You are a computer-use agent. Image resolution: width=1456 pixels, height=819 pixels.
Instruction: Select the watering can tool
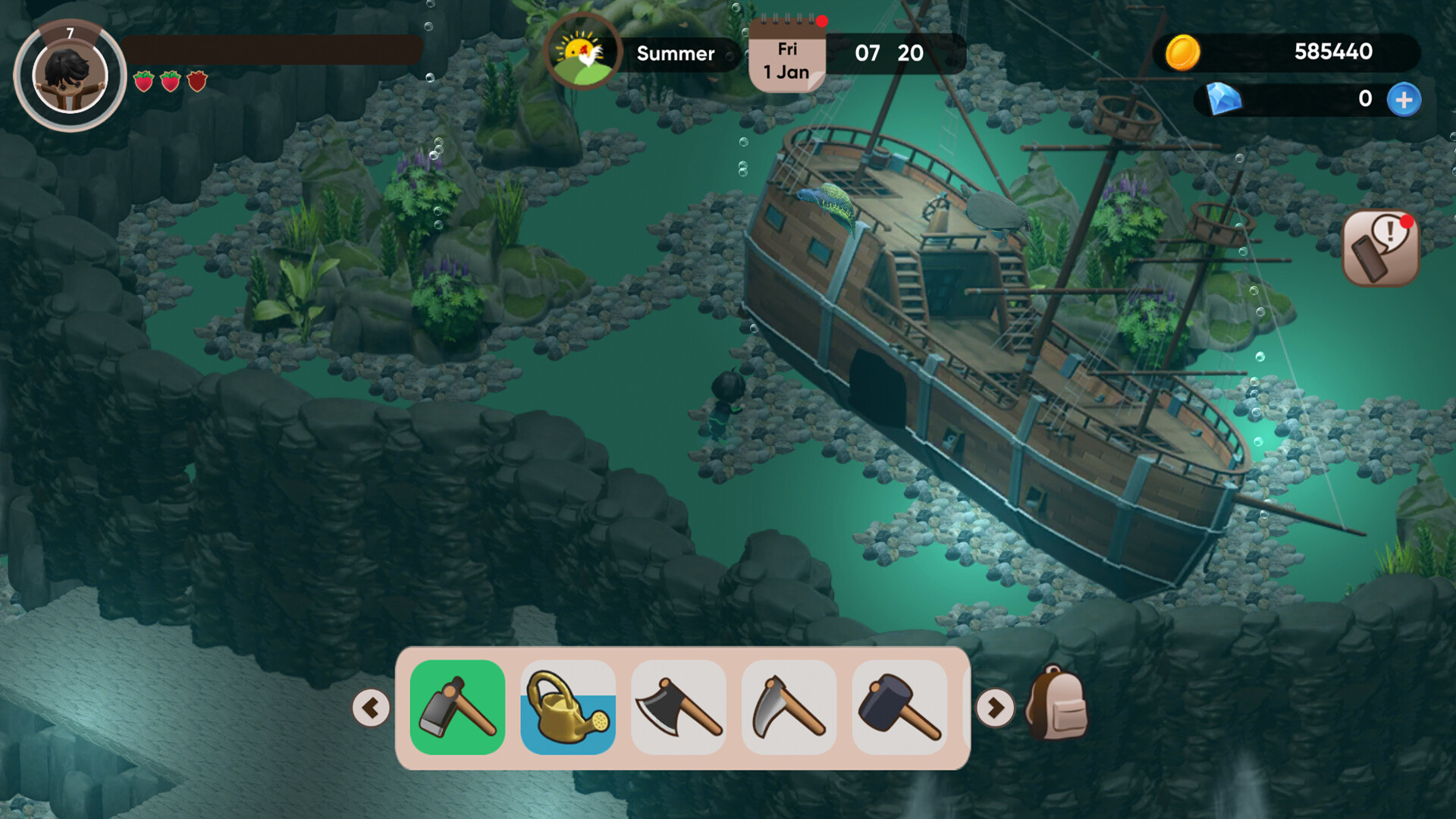point(567,708)
